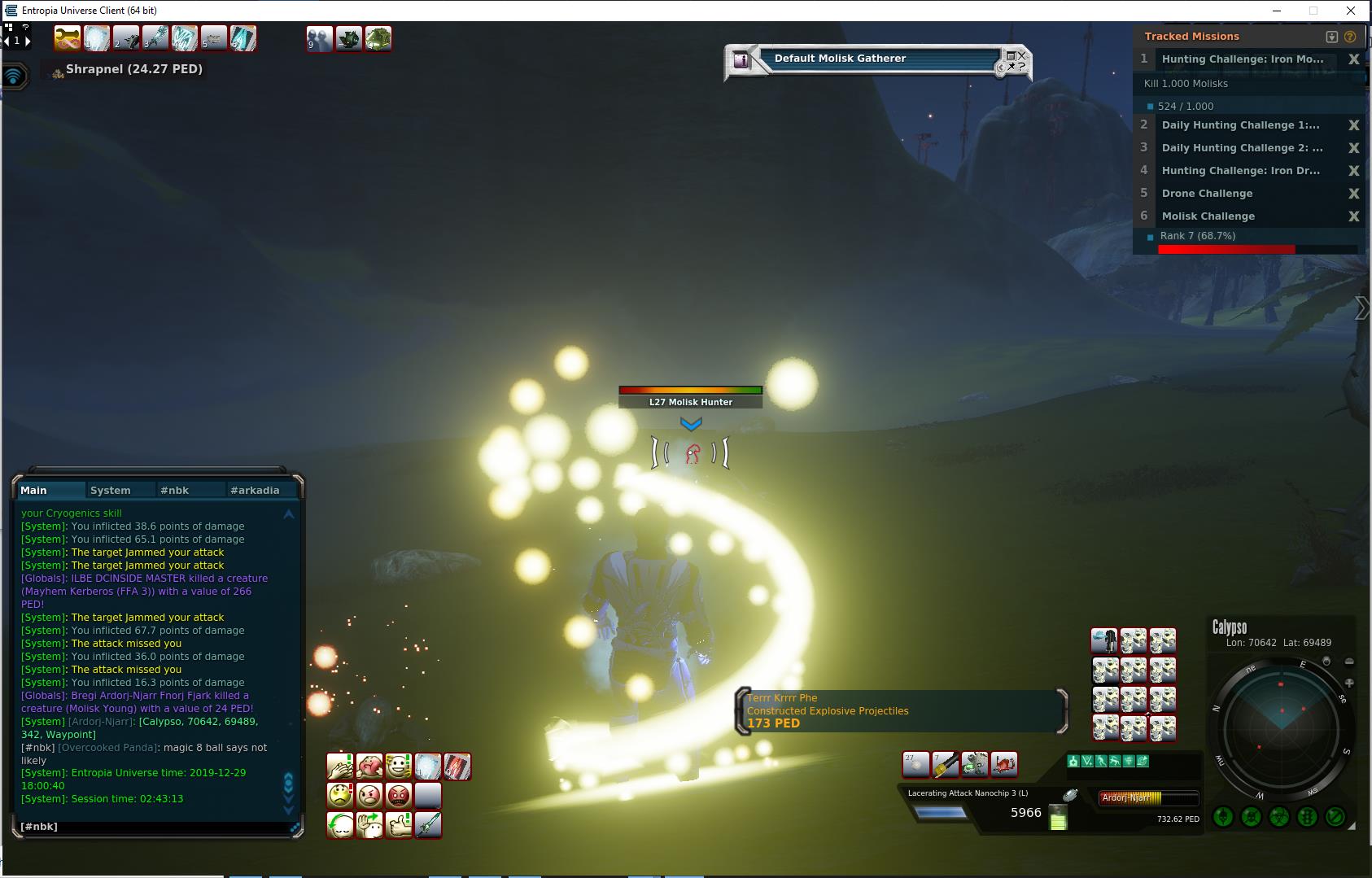Open the Daily Hunting Challenge 1 mission

[1240, 125]
